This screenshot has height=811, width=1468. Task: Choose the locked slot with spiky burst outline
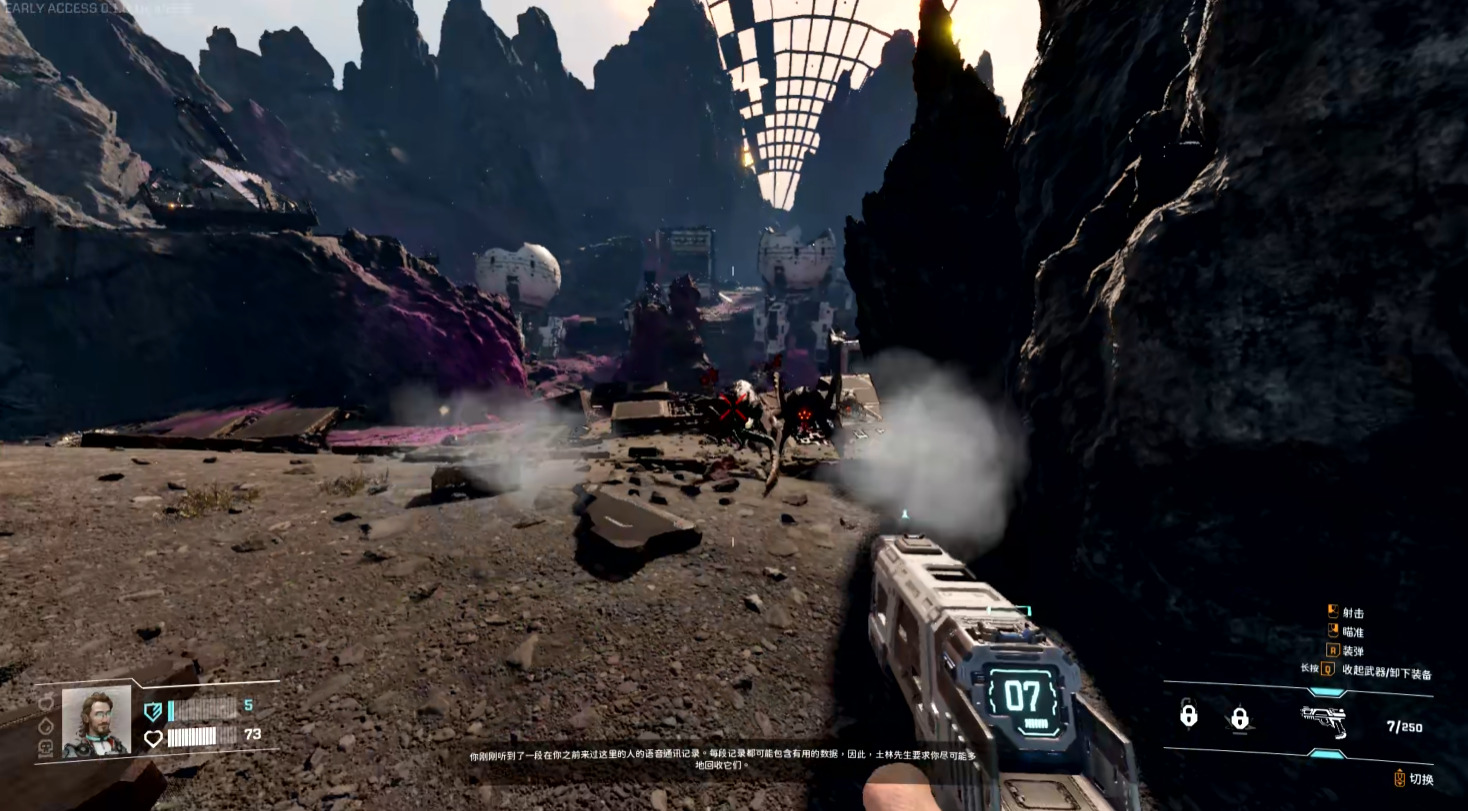coord(1239,718)
